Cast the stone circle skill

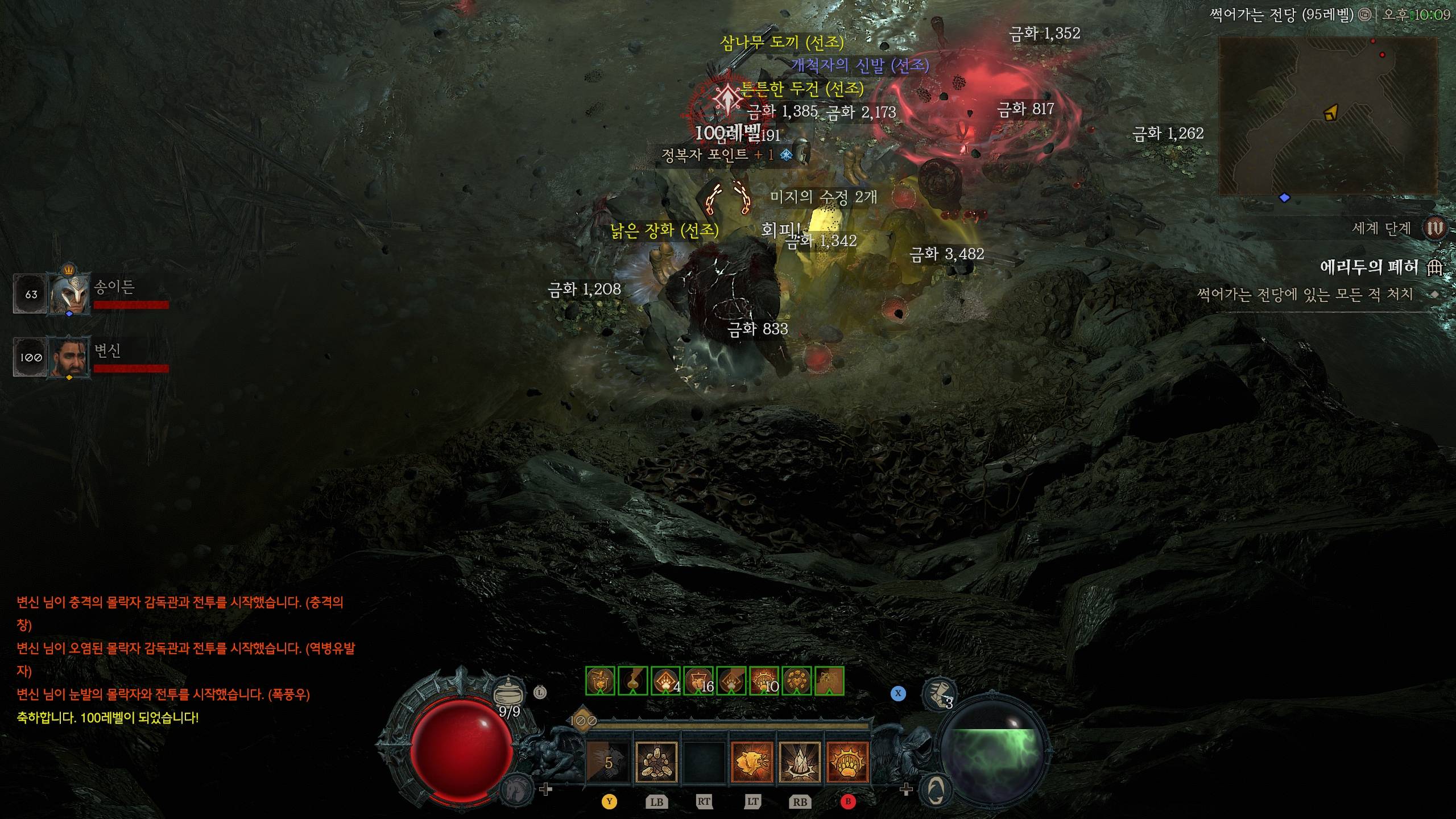coord(656,763)
